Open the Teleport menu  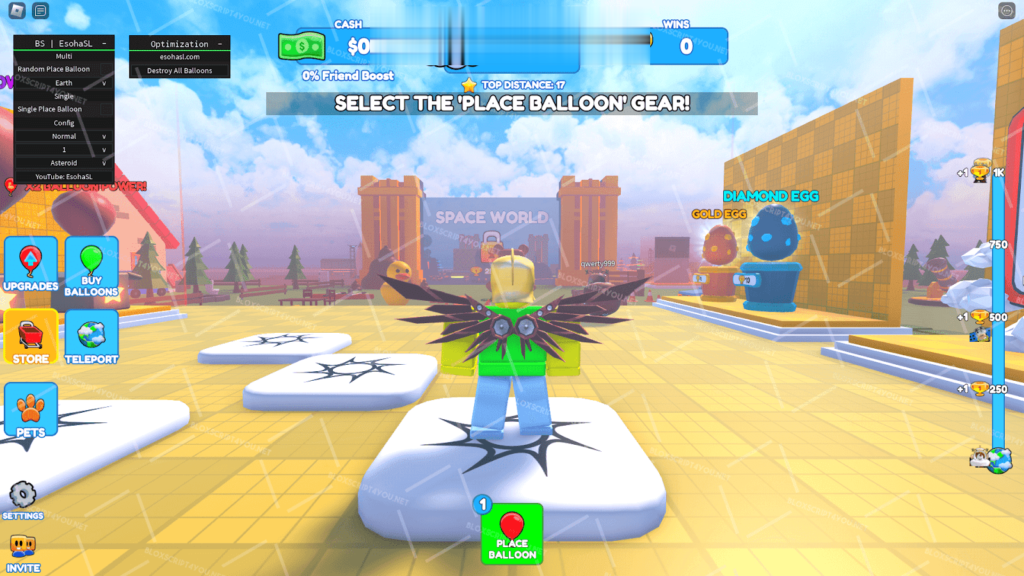coord(91,337)
